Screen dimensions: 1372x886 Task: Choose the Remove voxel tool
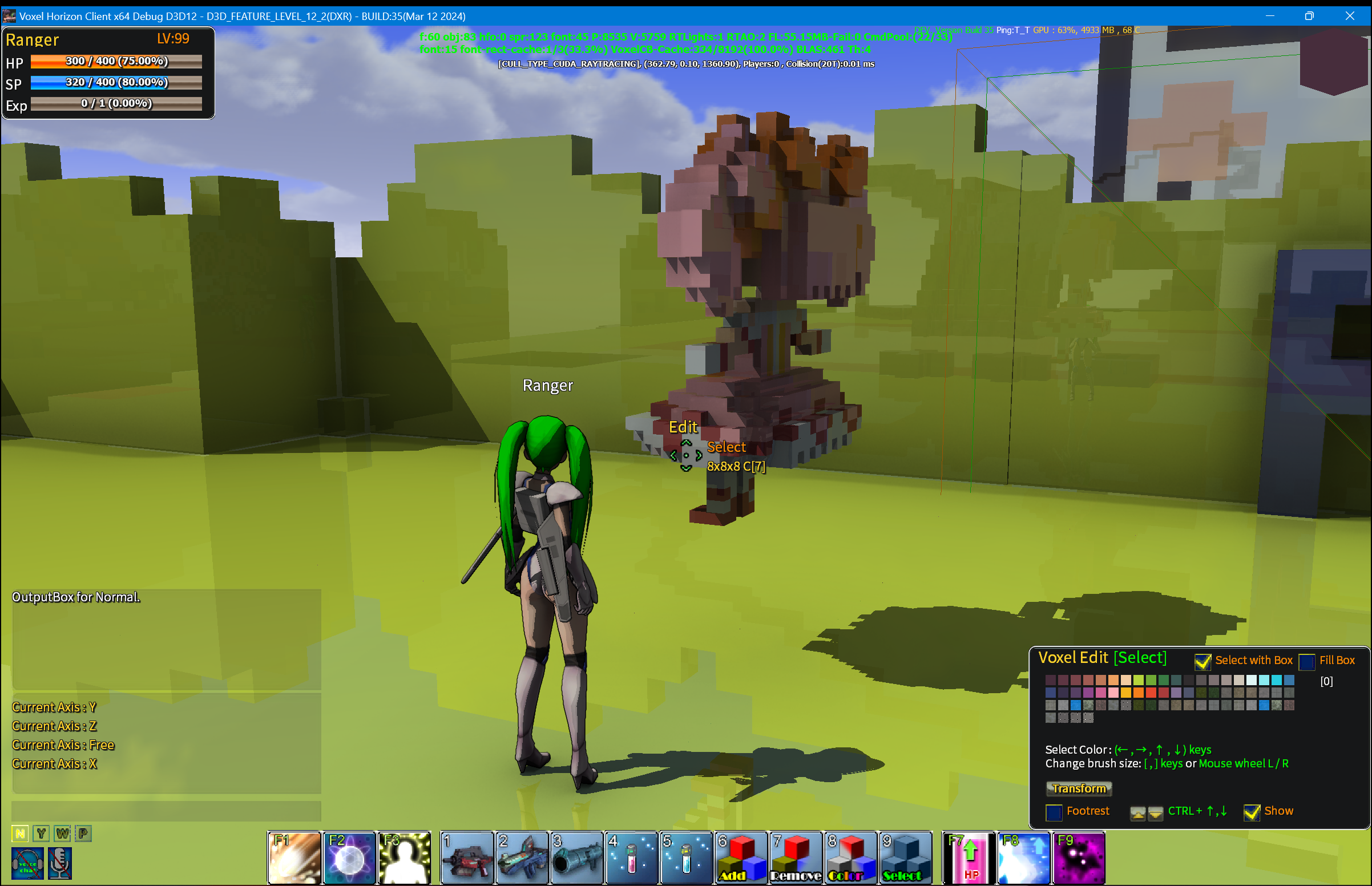796,859
